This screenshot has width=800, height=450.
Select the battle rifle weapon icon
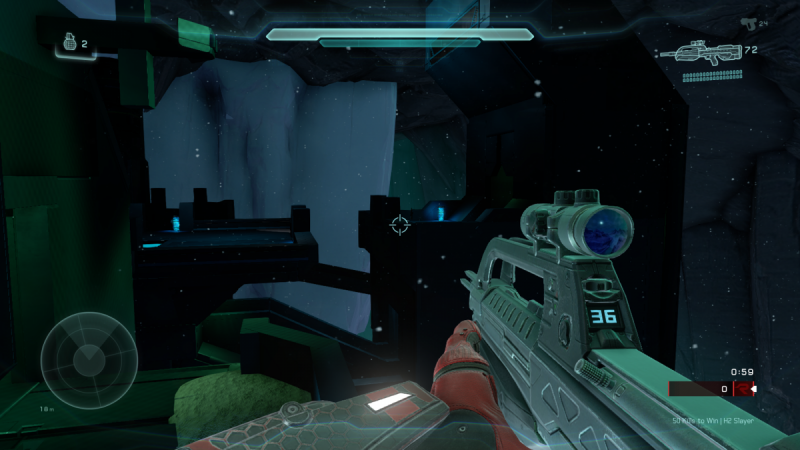[x=706, y=52]
